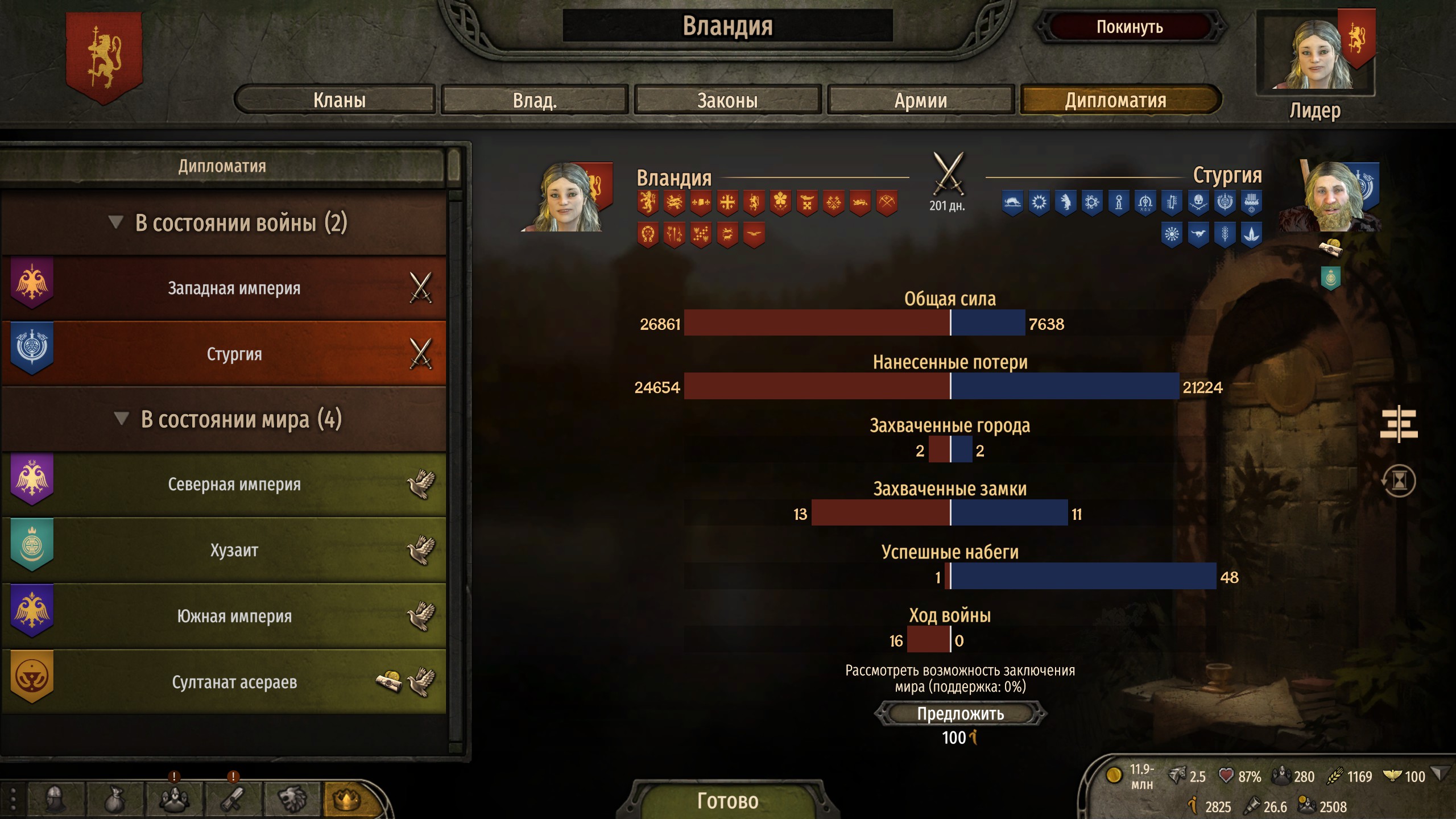
Task: Choose Султанат асераев row
Action: (x=234, y=682)
